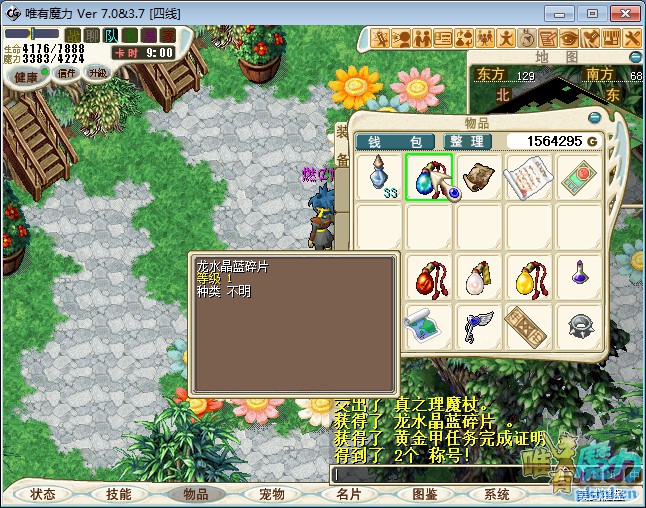The width and height of the screenshot is (646, 508).
Task: Close the game window
Action: click(x=622, y=13)
